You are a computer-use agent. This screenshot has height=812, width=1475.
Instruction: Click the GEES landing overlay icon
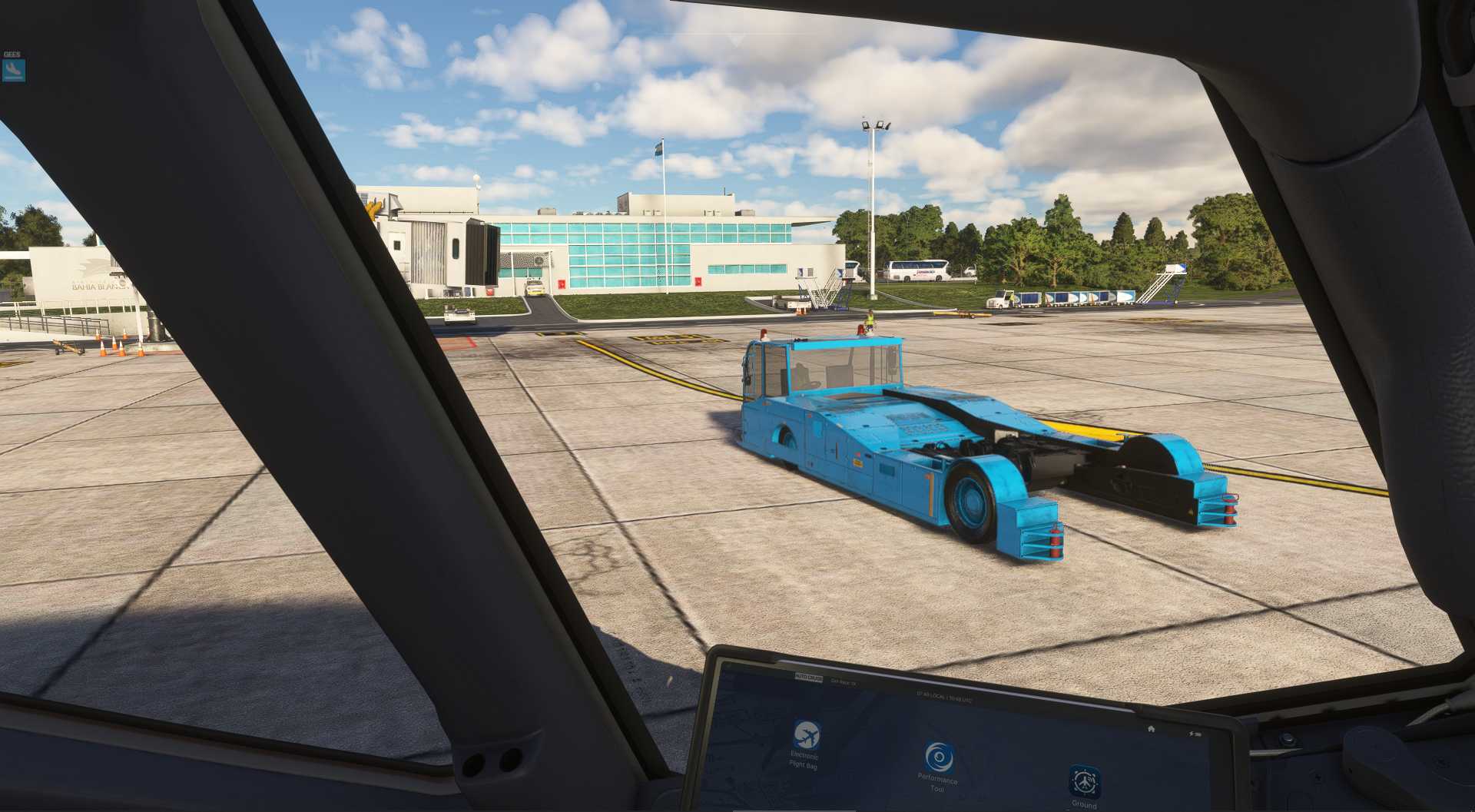14,71
